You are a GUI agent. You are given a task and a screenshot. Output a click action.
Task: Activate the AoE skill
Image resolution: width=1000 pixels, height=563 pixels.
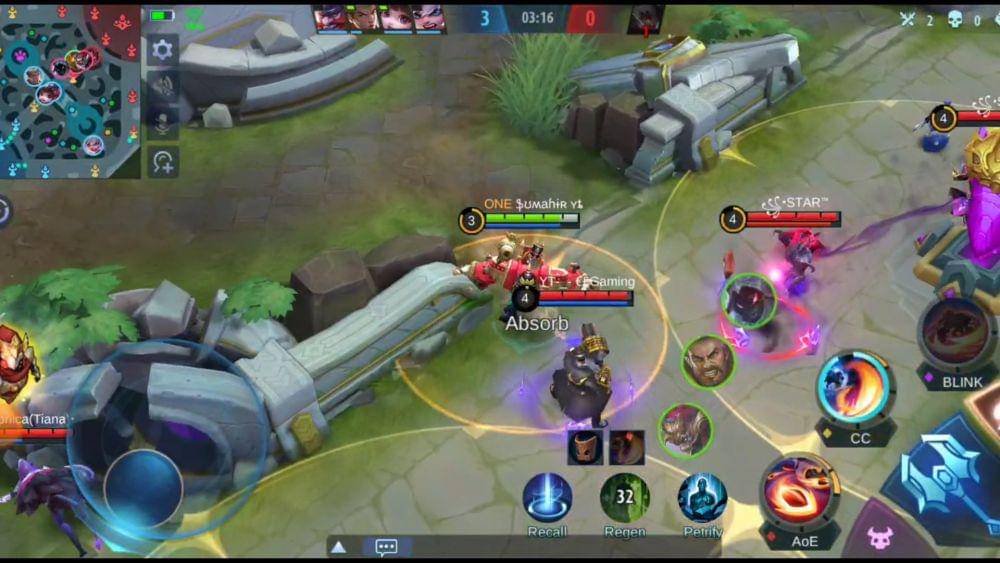pyautogui.click(x=798, y=489)
